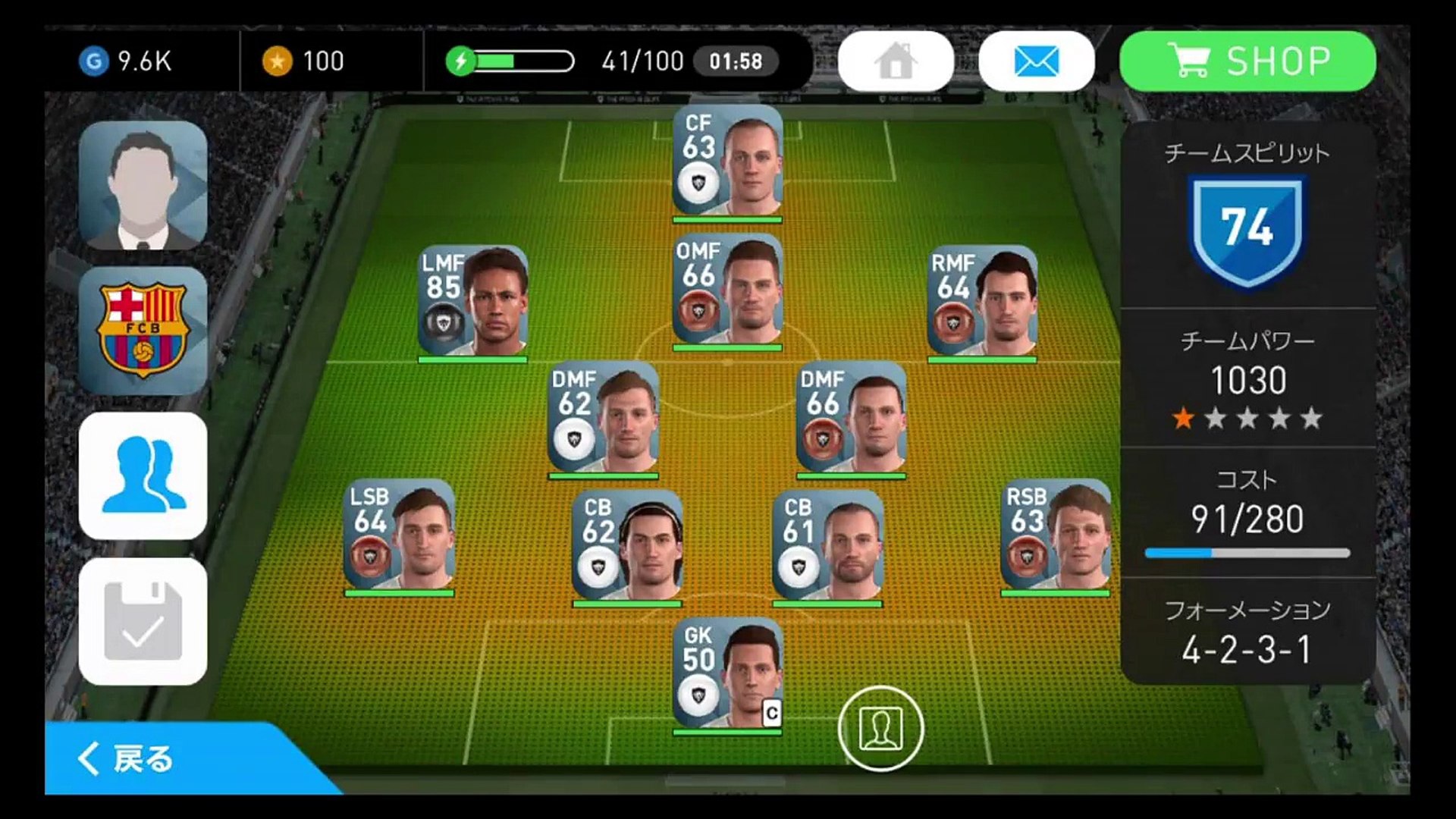Pick the RMF player rated 64

pyautogui.click(x=982, y=302)
